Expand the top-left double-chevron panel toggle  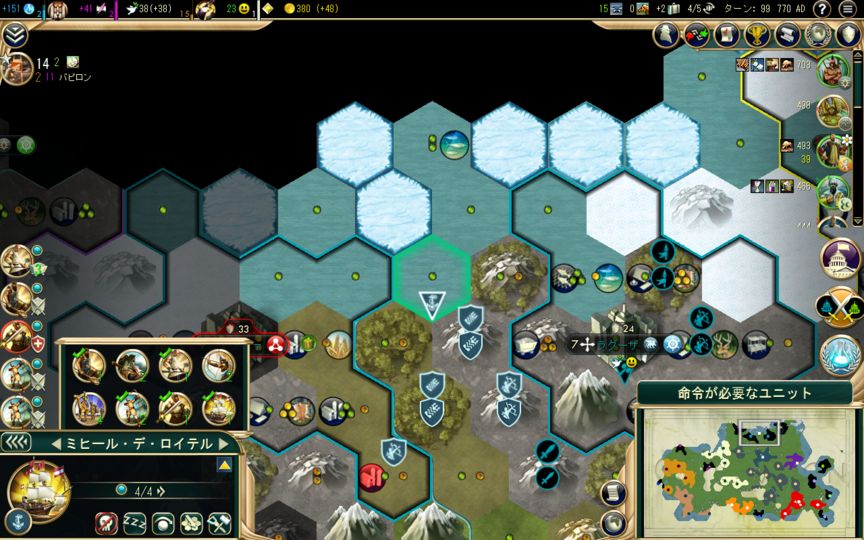[15, 35]
